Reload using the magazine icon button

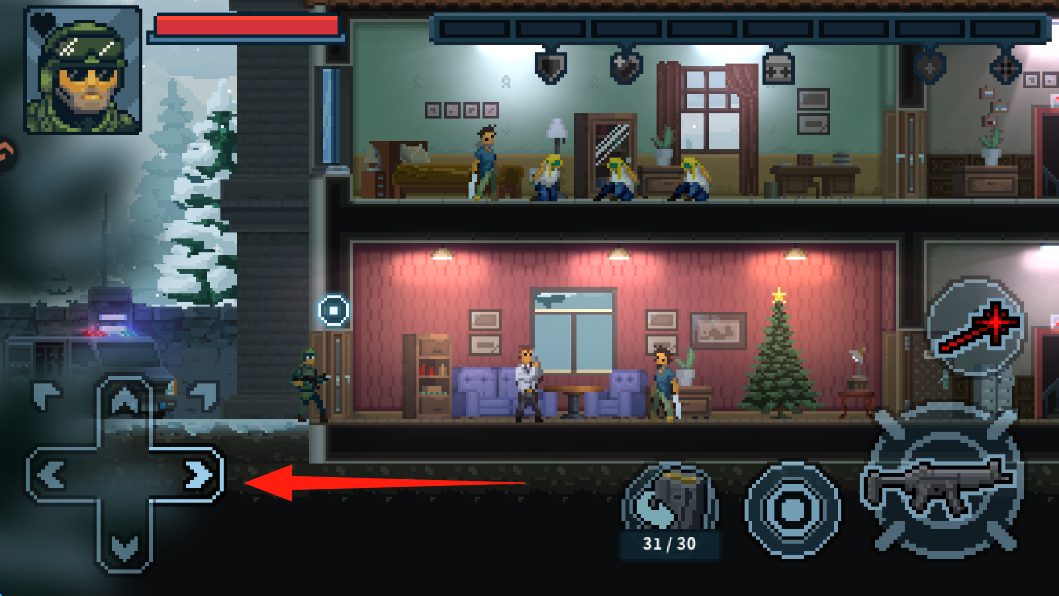tap(670, 500)
